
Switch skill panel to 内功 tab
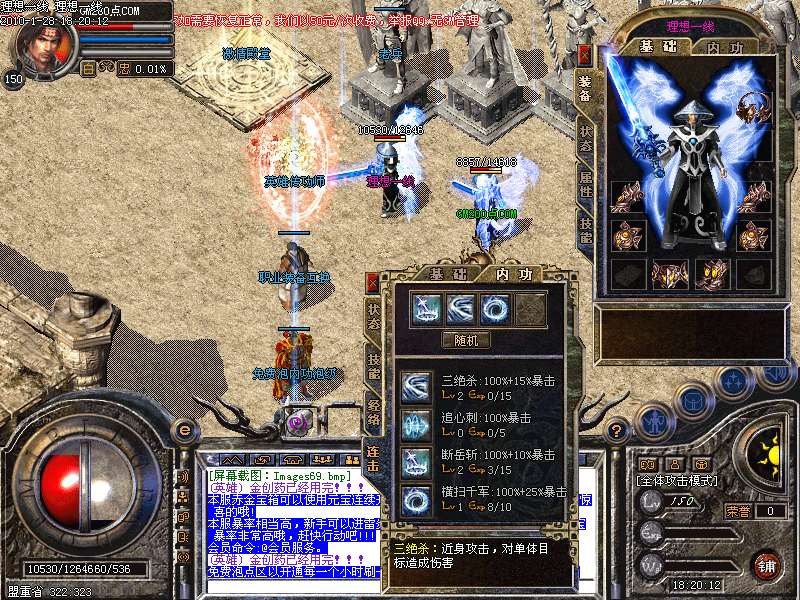pos(512,274)
